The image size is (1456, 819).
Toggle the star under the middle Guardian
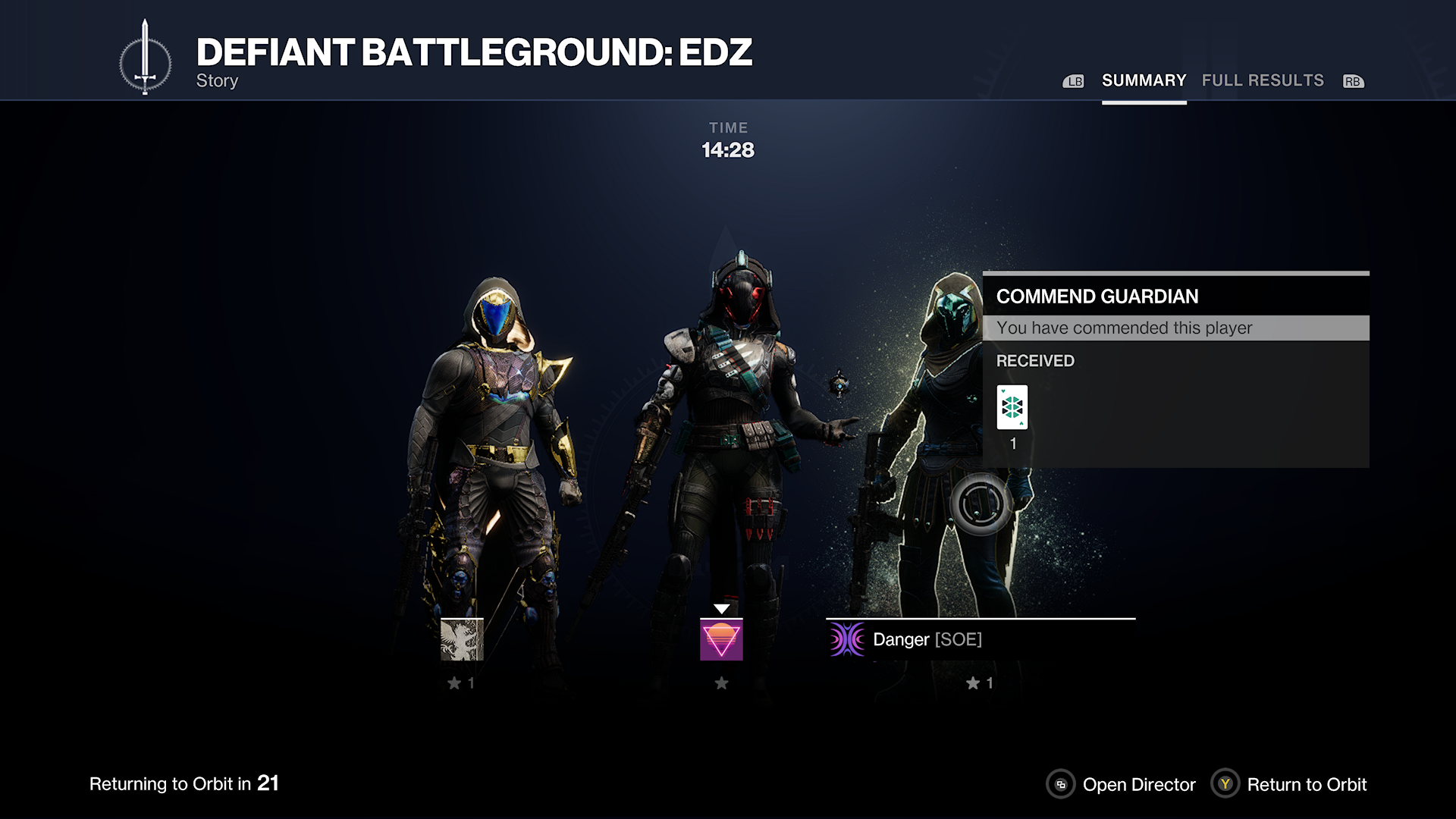click(x=720, y=682)
